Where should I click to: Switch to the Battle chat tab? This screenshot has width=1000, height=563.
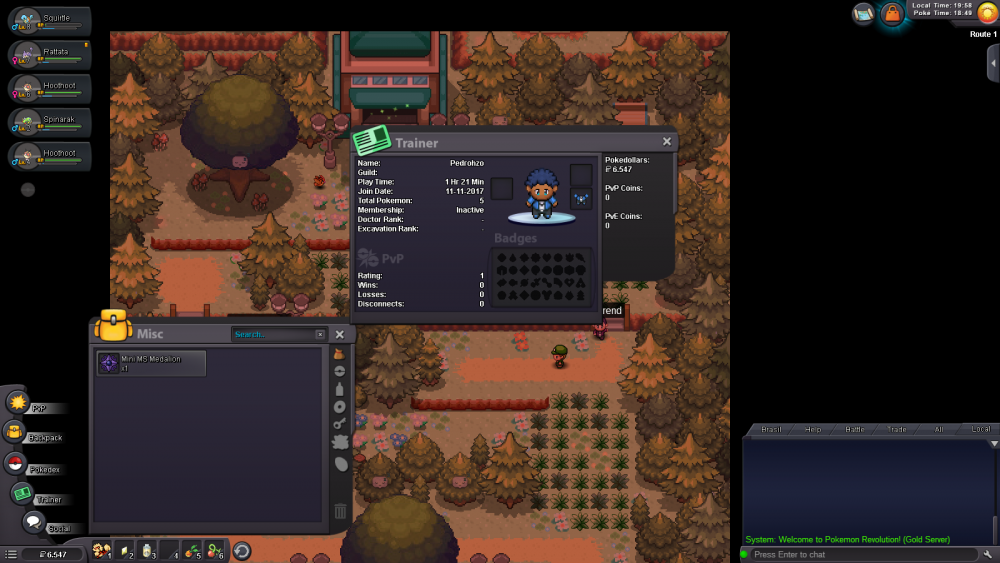pos(855,429)
